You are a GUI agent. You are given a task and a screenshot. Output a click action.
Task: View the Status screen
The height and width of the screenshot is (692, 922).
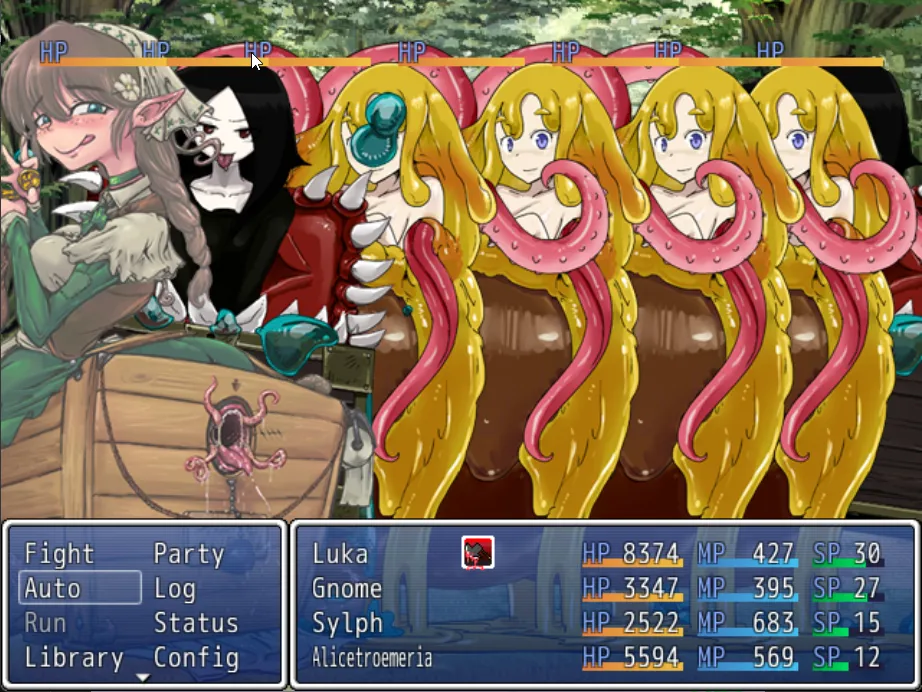coord(196,623)
